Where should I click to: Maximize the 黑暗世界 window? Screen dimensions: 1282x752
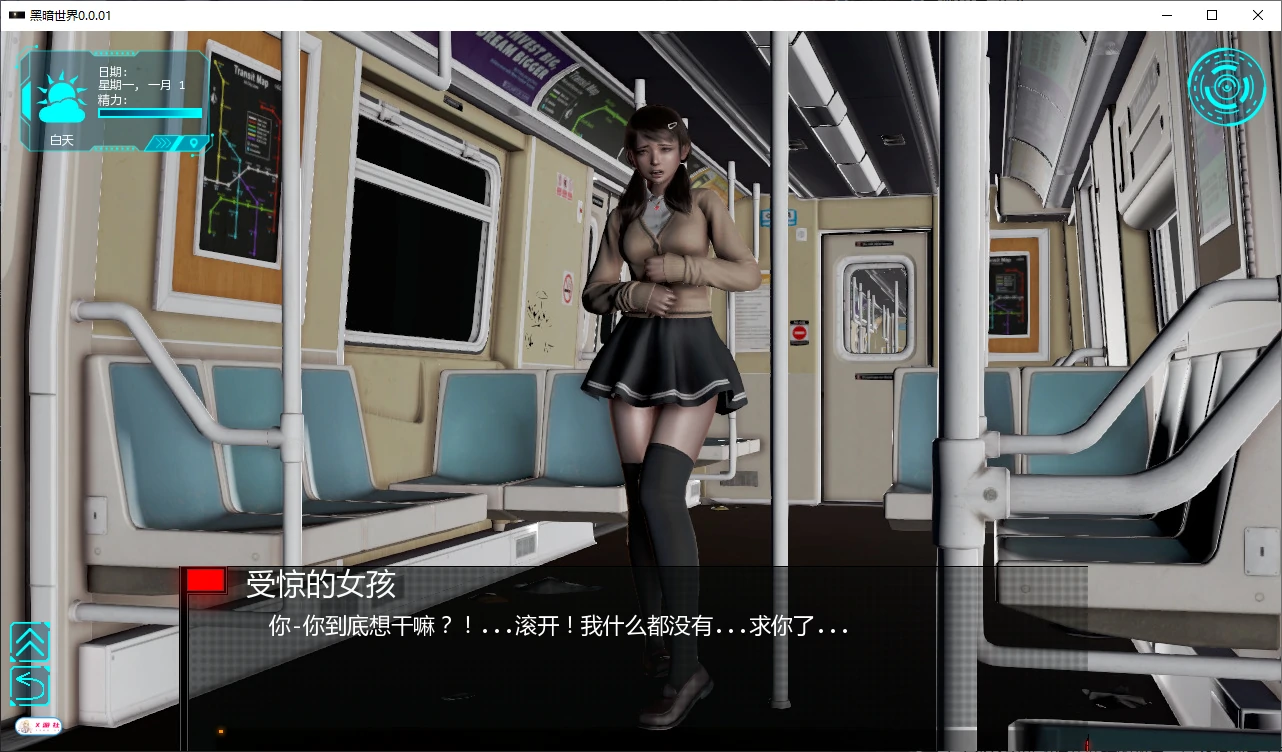pyautogui.click(x=1212, y=15)
